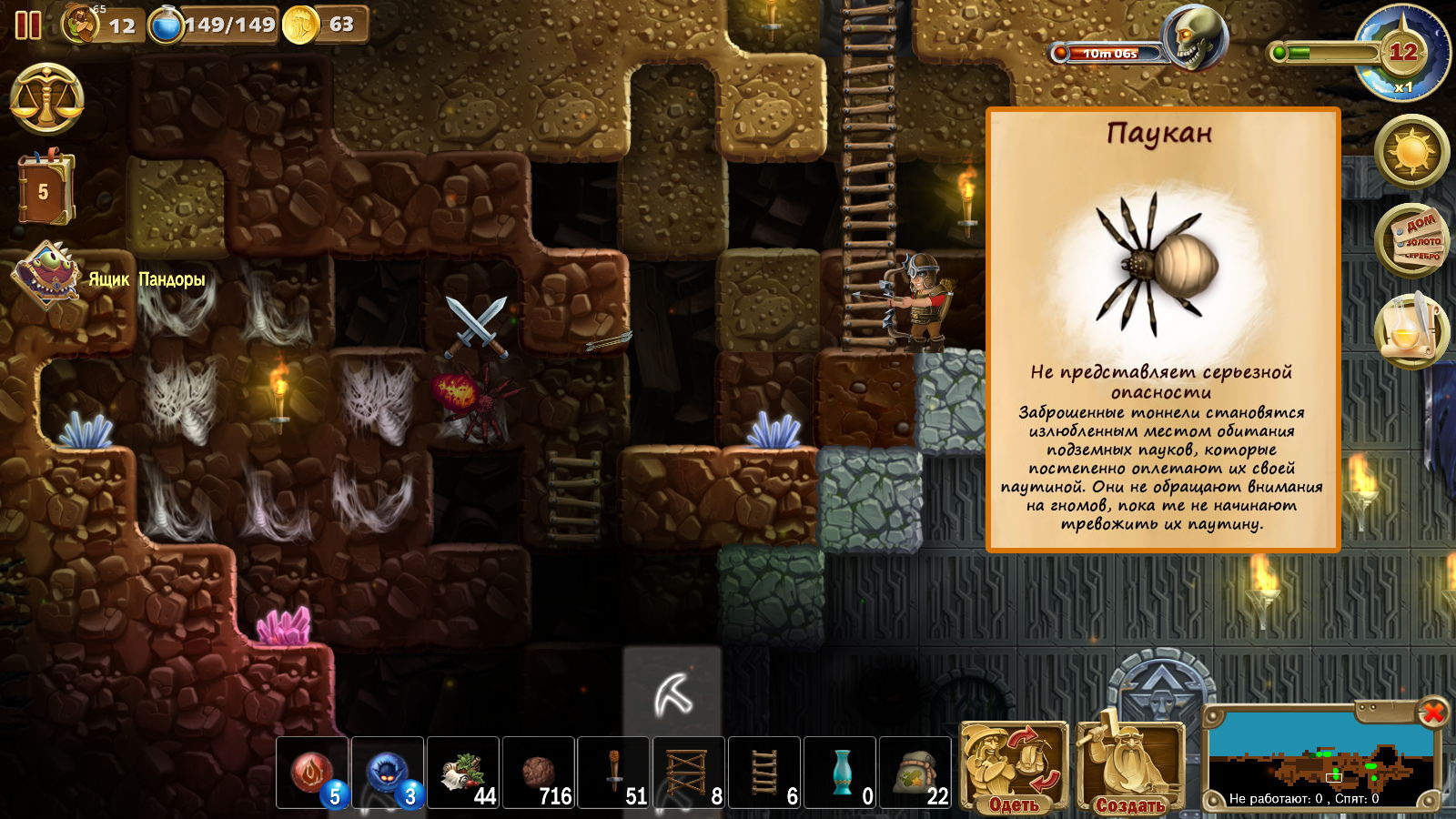Select the dirt block slot with 716
The image size is (1456, 819).
(x=539, y=773)
